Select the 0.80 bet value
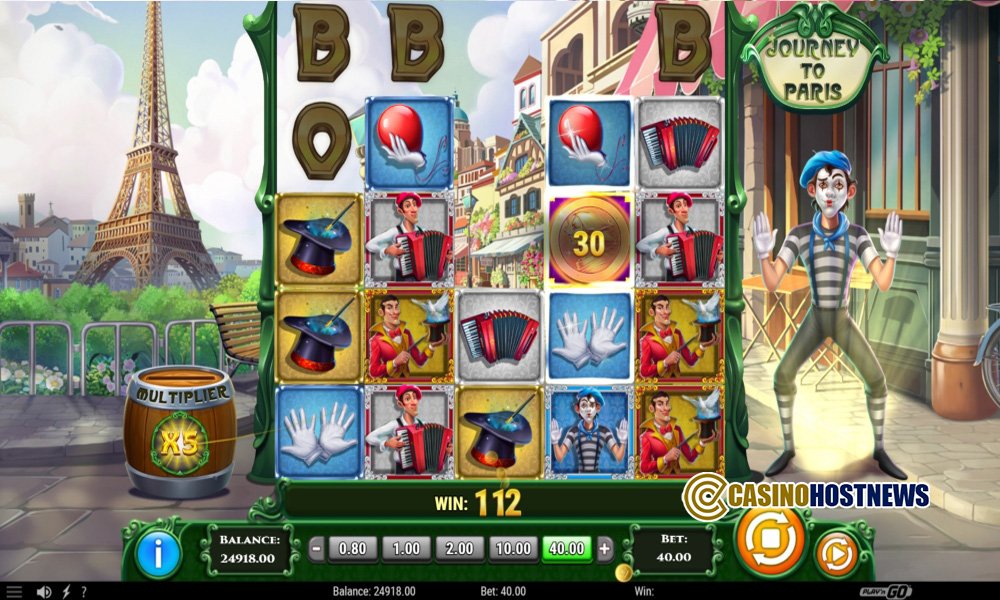Image resolution: width=1000 pixels, height=600 pixels. (351, 548)
